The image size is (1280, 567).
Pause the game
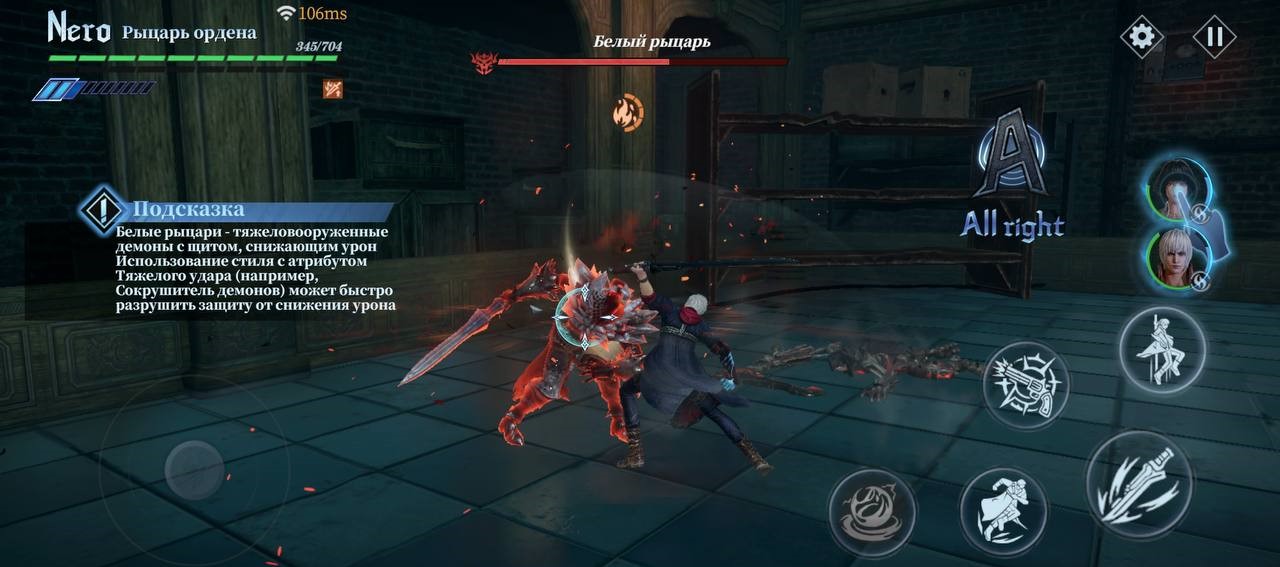coord(1214,37)
